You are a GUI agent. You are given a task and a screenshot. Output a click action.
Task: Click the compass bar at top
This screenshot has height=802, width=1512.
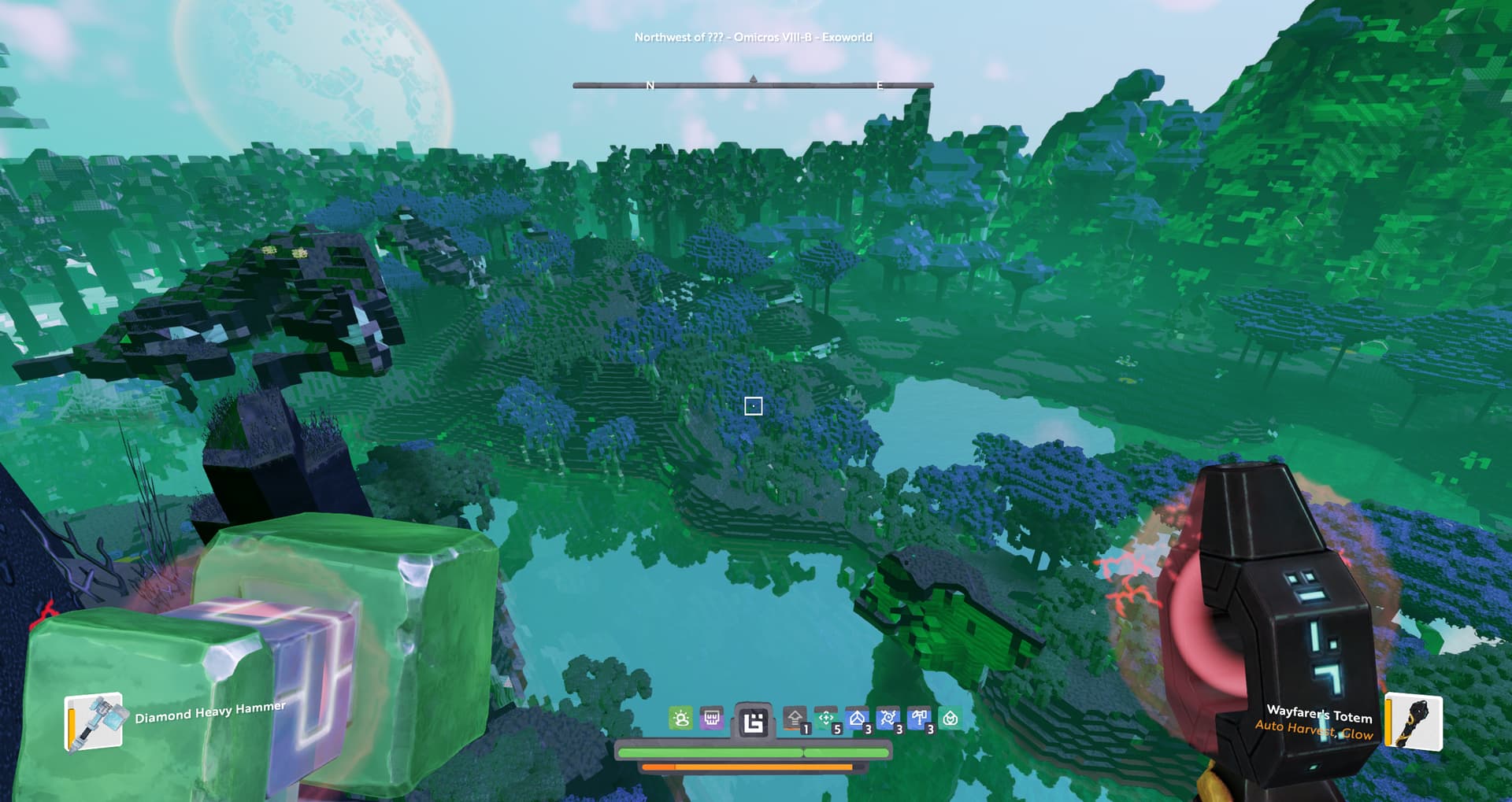[x=753, y=85]
